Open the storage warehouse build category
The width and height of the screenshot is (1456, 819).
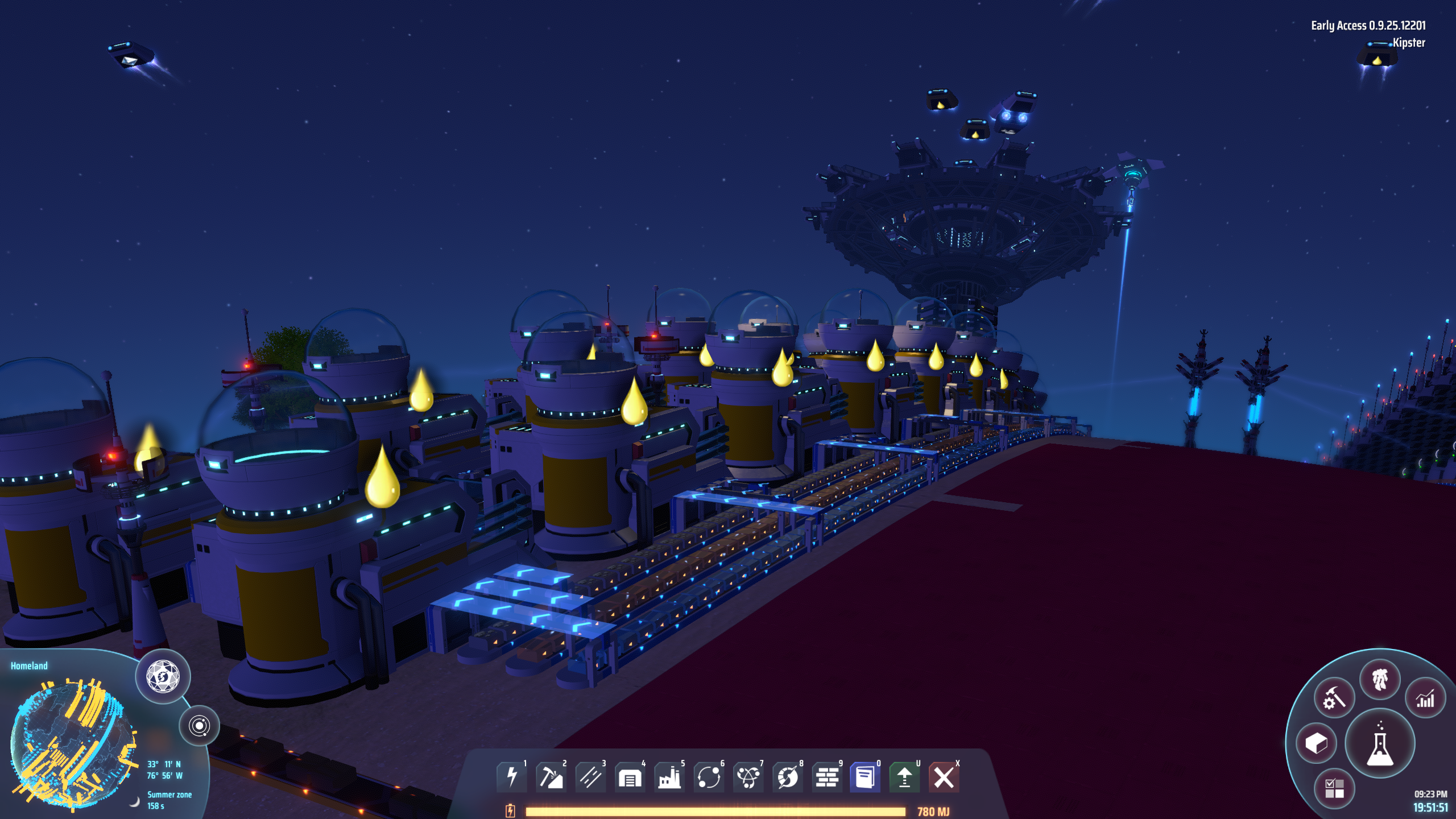[x=630, y=776]
